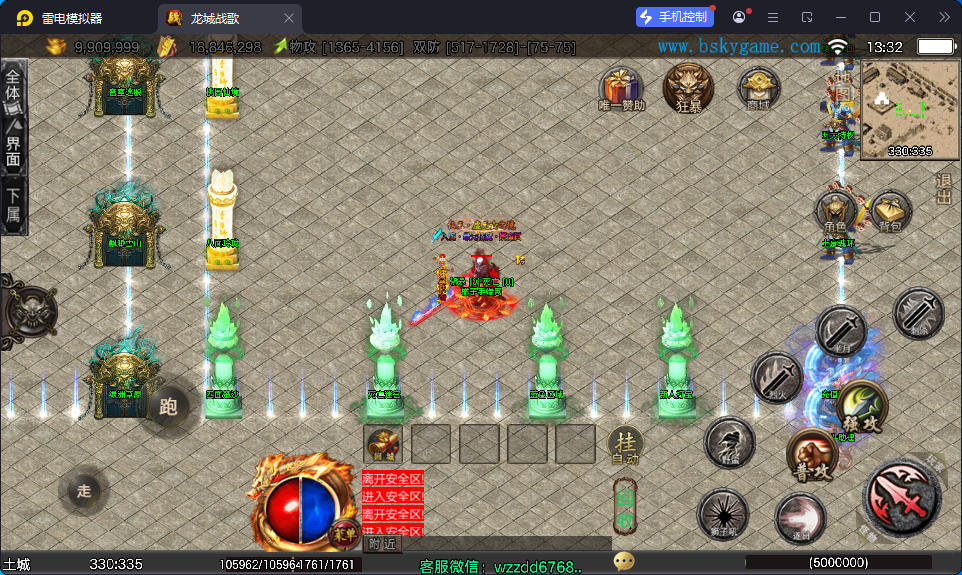Viewport: 962px width, 575px height.
Task: Select the 附近 nearby chat tab
Action: click(381, 543)
